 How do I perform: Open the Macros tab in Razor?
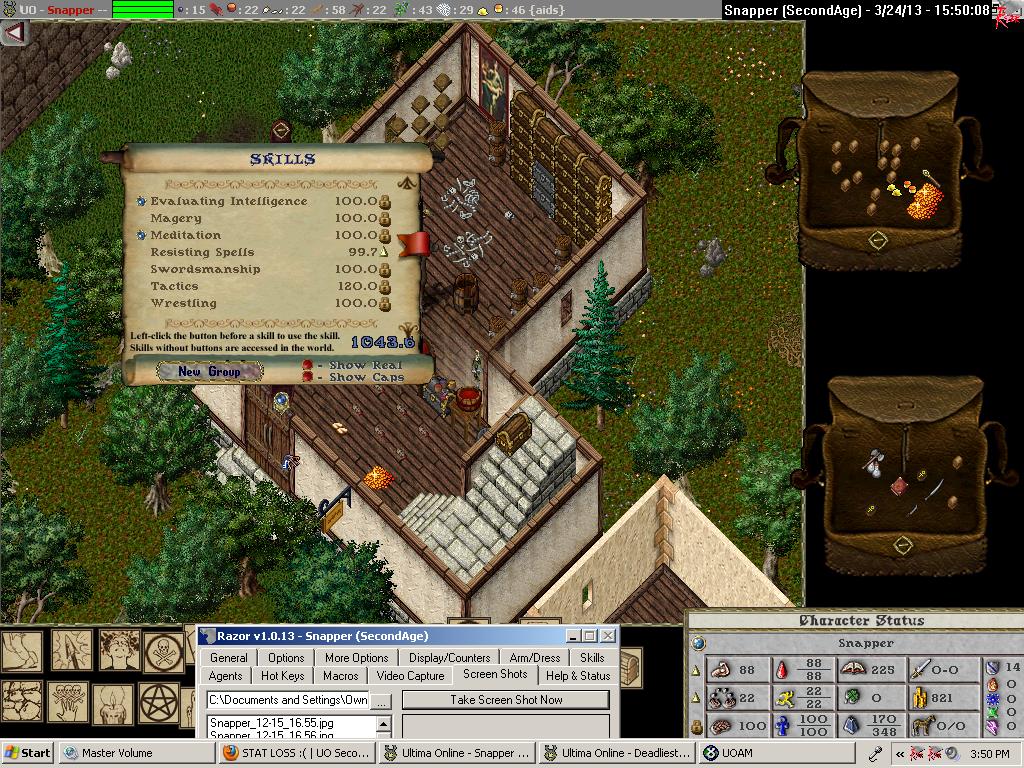pos(340,676)
